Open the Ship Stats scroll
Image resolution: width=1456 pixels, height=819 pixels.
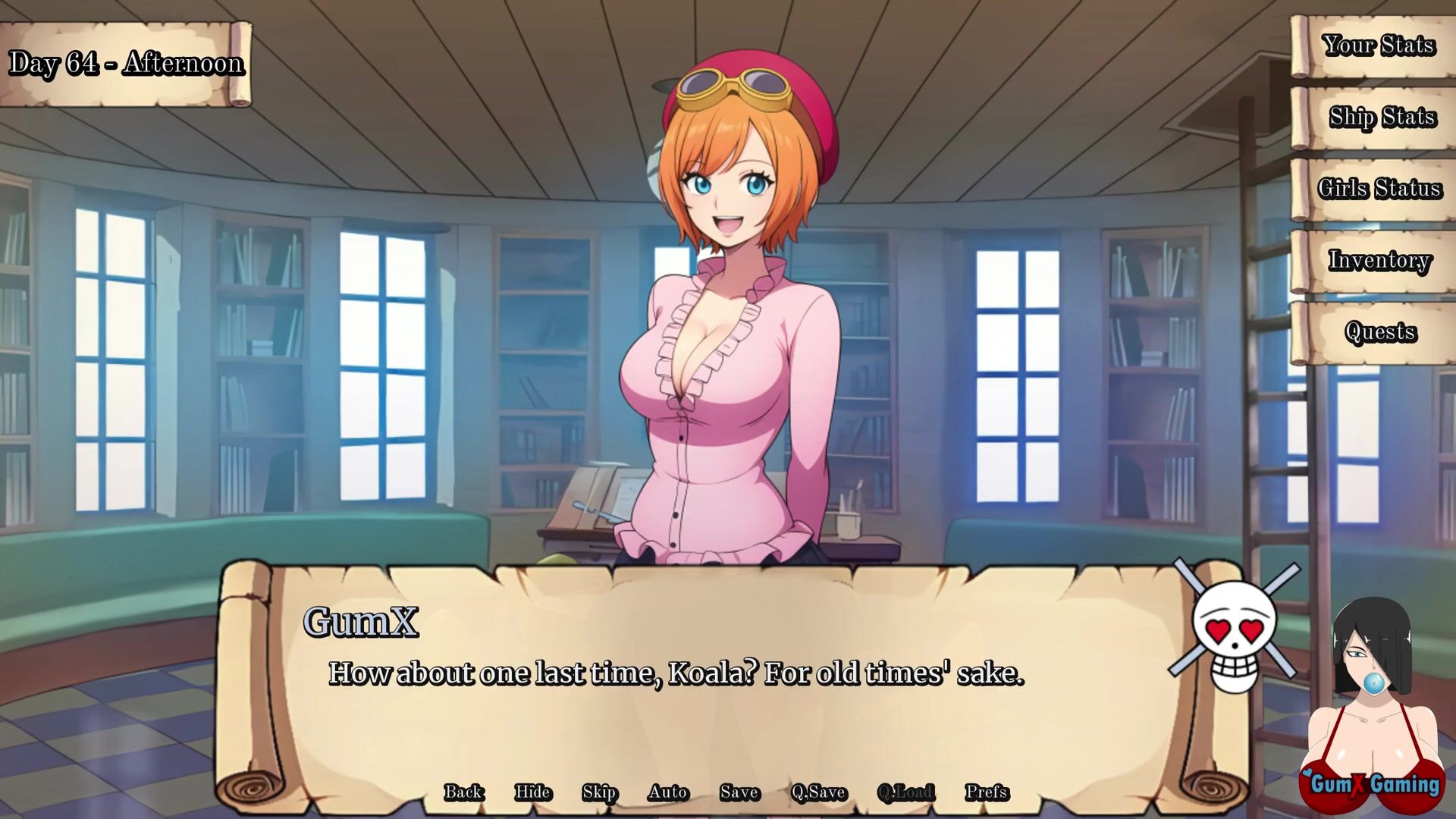1382,118
